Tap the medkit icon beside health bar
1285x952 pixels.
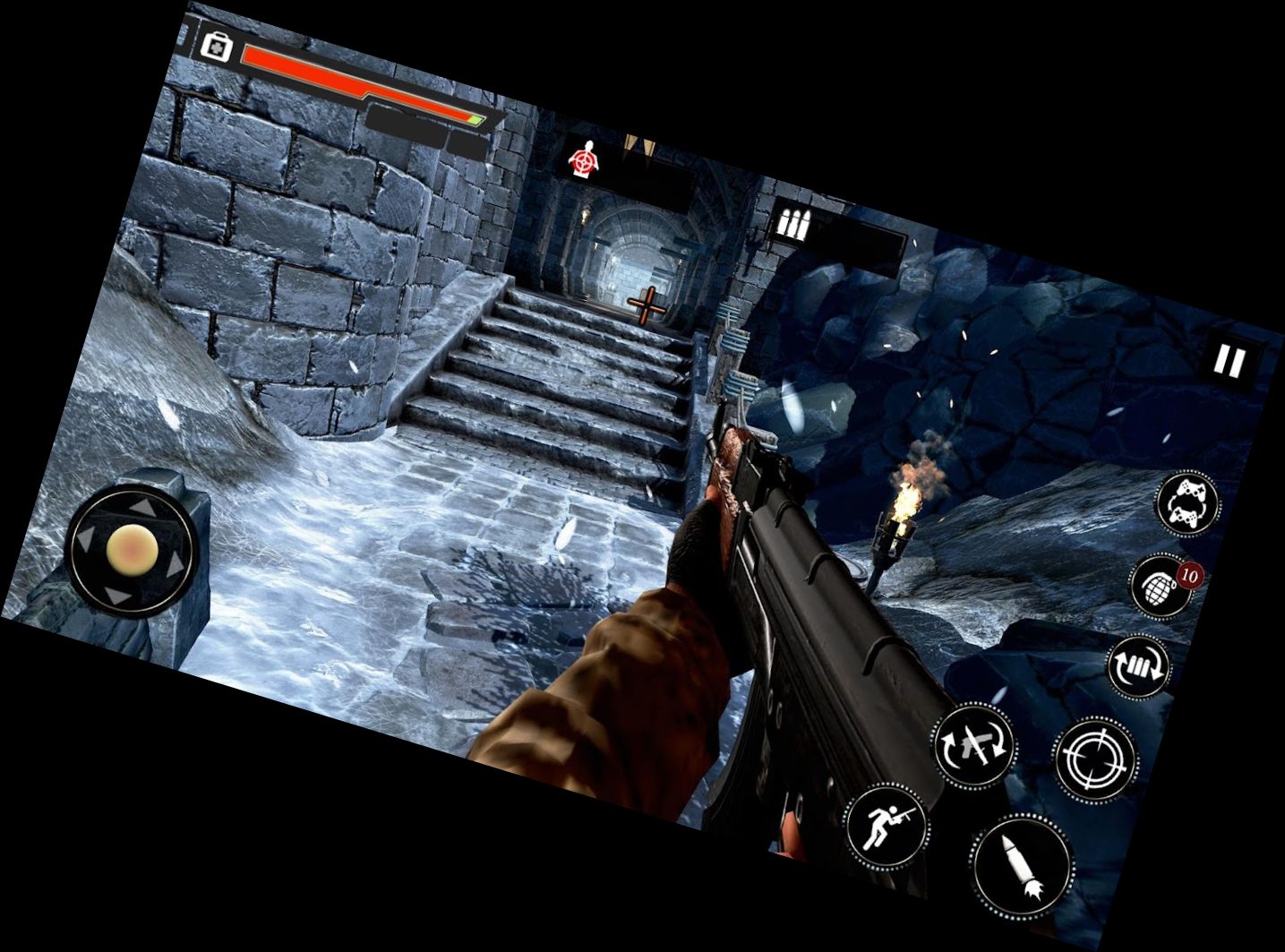216,46
